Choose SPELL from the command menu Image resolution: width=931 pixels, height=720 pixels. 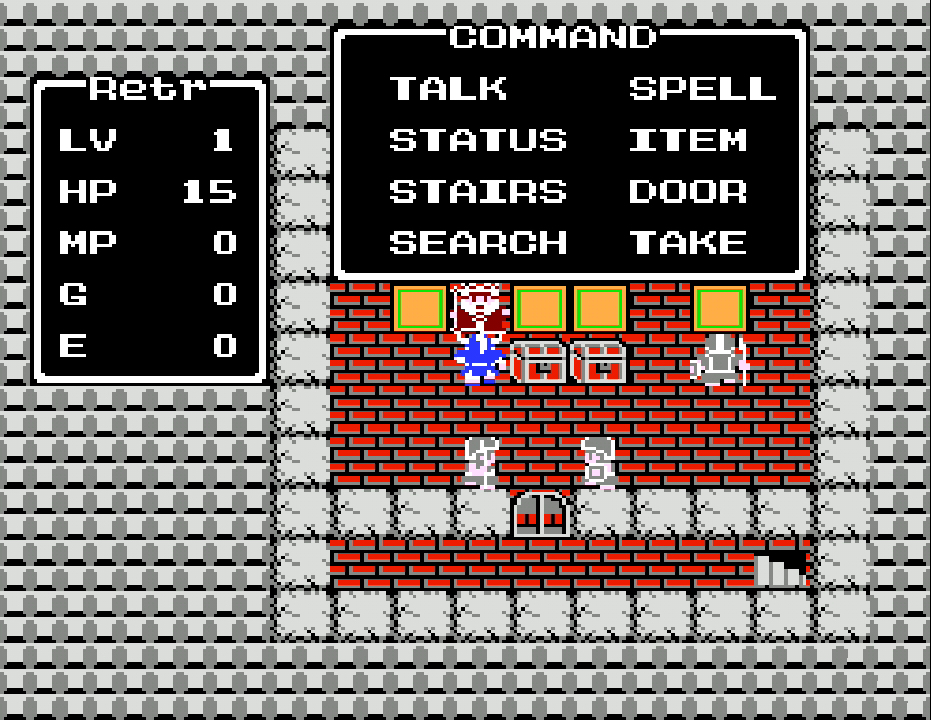point(702,88)
